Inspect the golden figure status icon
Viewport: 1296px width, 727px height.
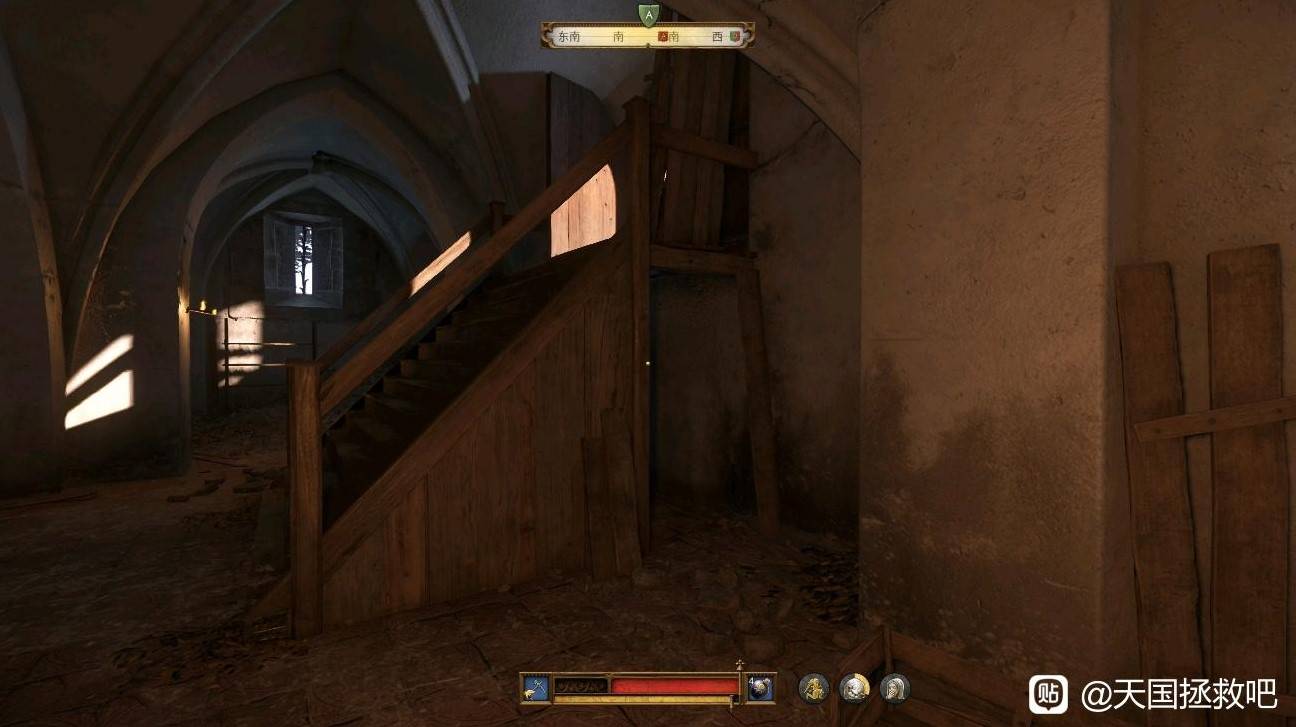coord(813,688)
